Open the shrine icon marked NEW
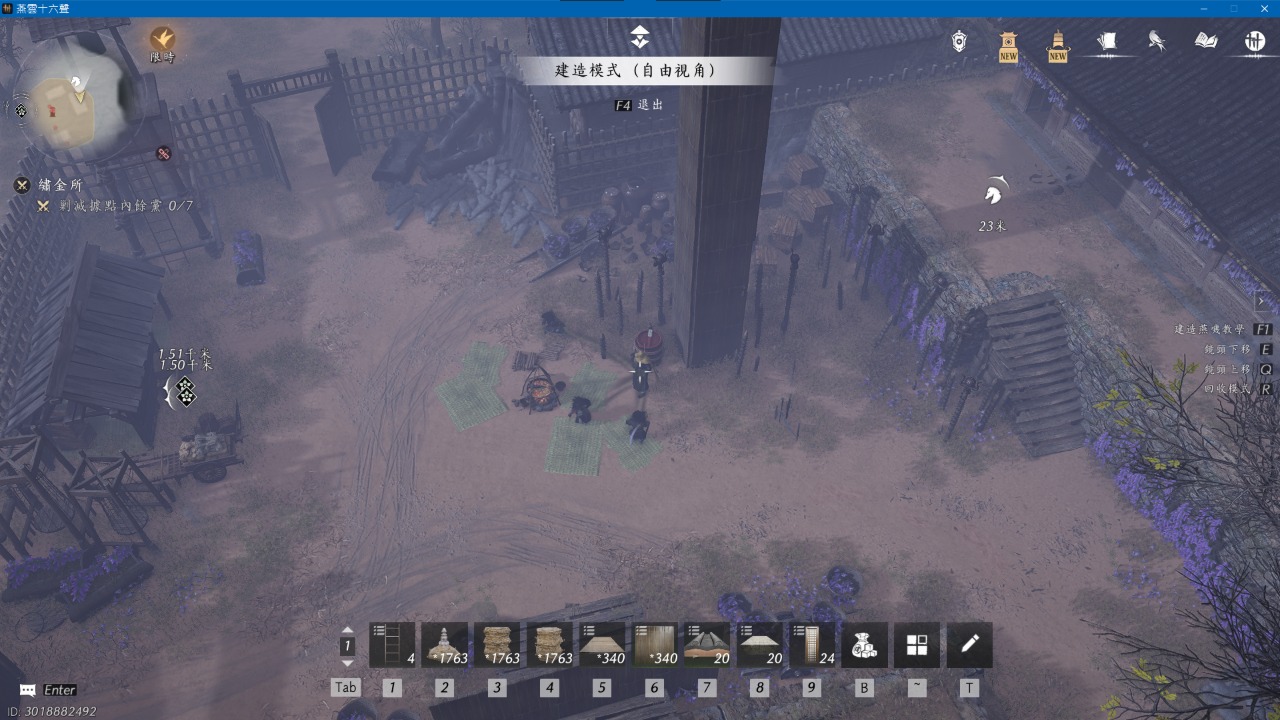Viewport: 1280px width, 720px height. [1008, 43]
